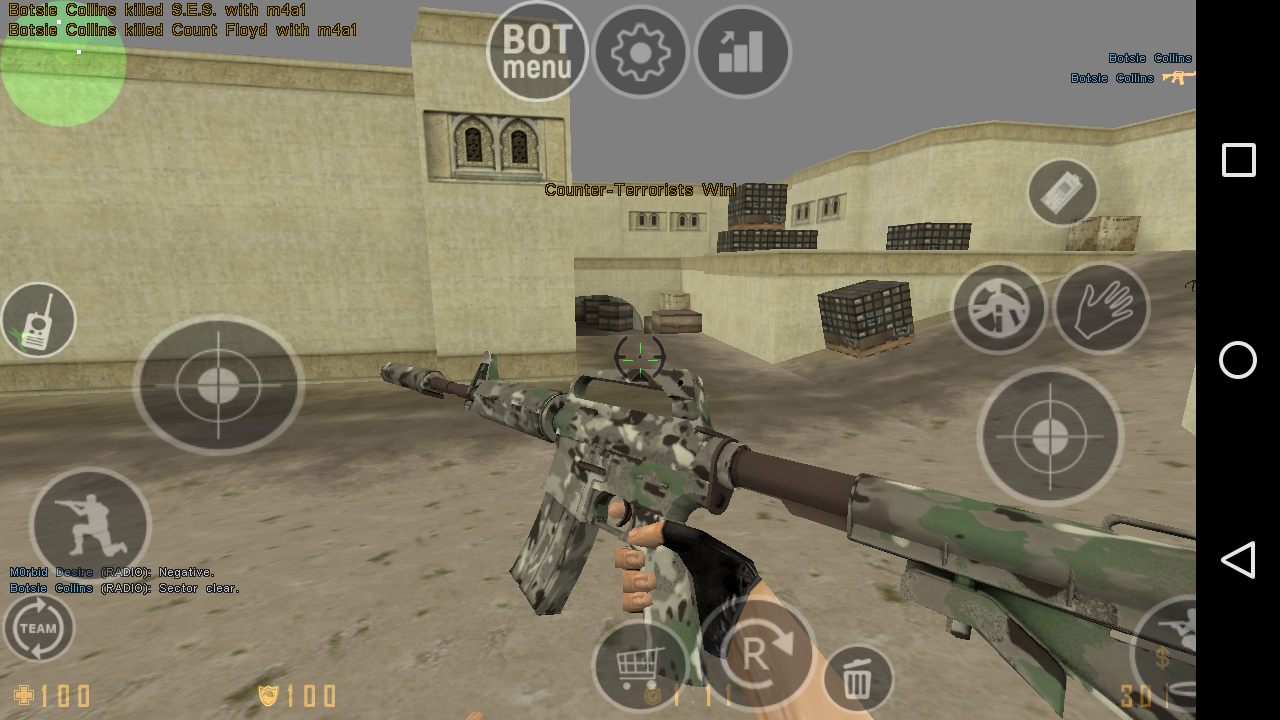Reload with the R button
This screenshot has height=720, width=1280.
758,654
